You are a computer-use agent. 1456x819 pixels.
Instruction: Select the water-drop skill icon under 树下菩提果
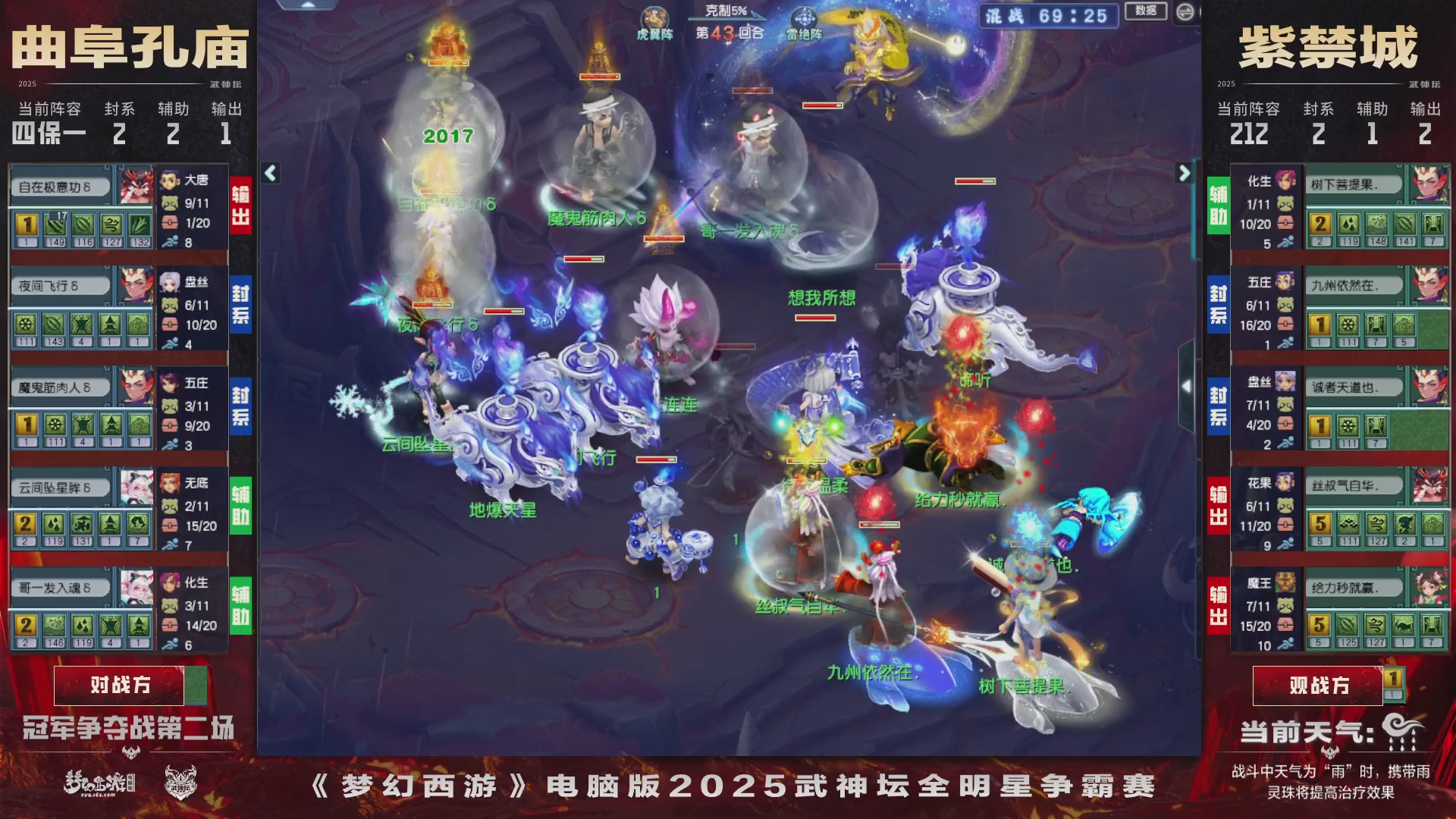[1350, 225]
